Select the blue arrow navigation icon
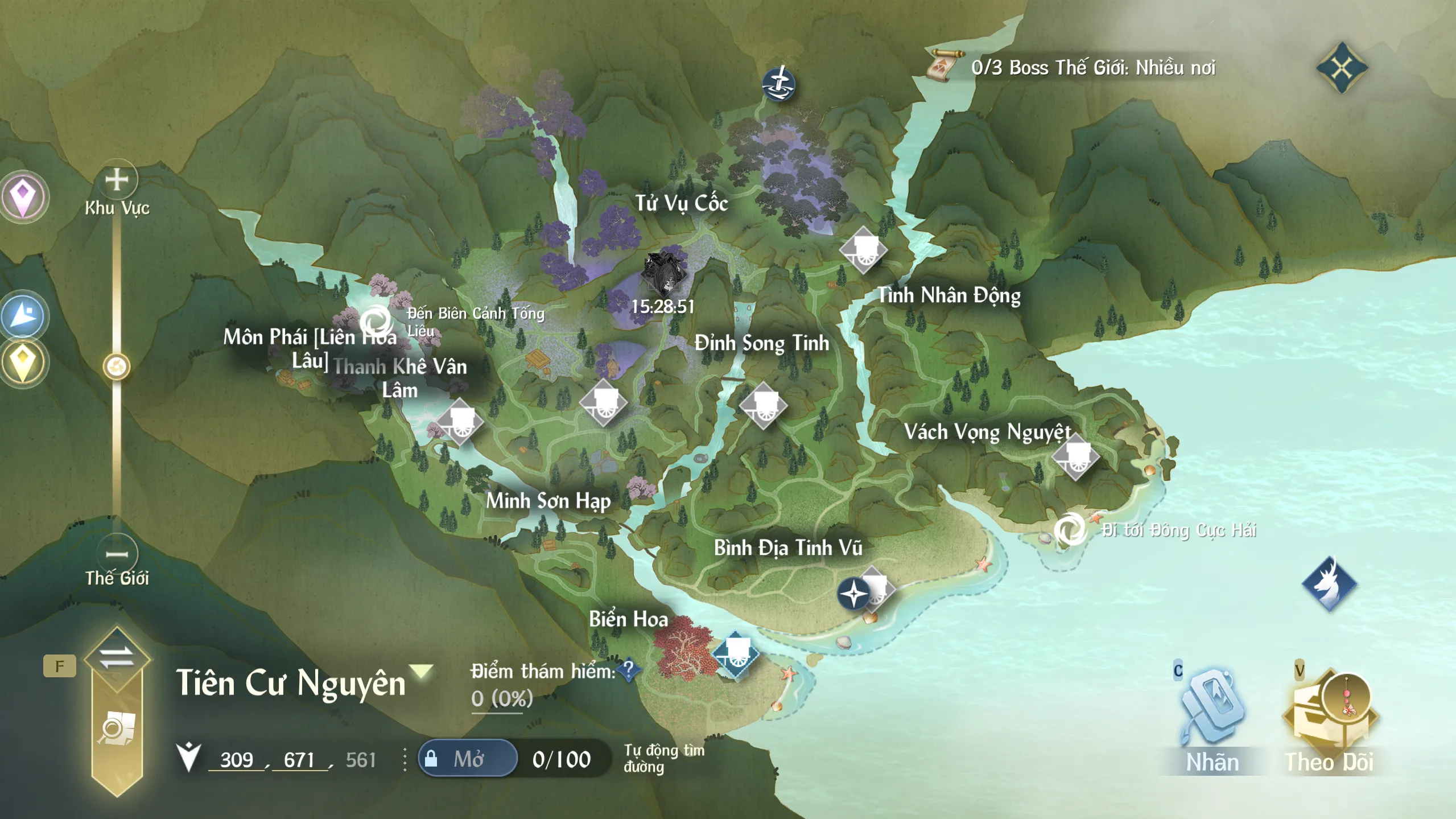The width and height of the screenshot is (1456, 819). [23, 315]
